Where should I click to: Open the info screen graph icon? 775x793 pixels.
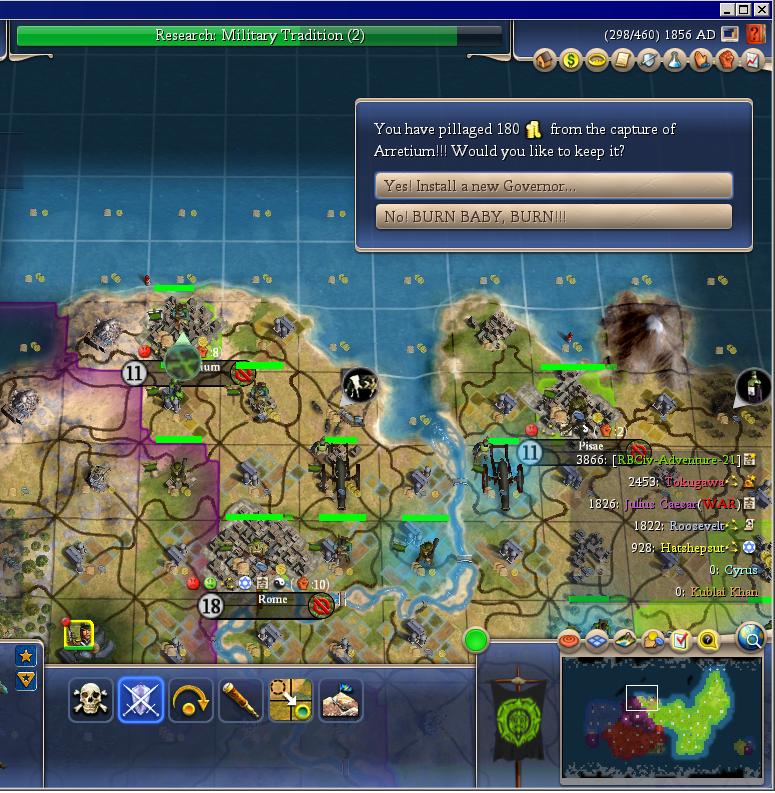coord(753,61)
